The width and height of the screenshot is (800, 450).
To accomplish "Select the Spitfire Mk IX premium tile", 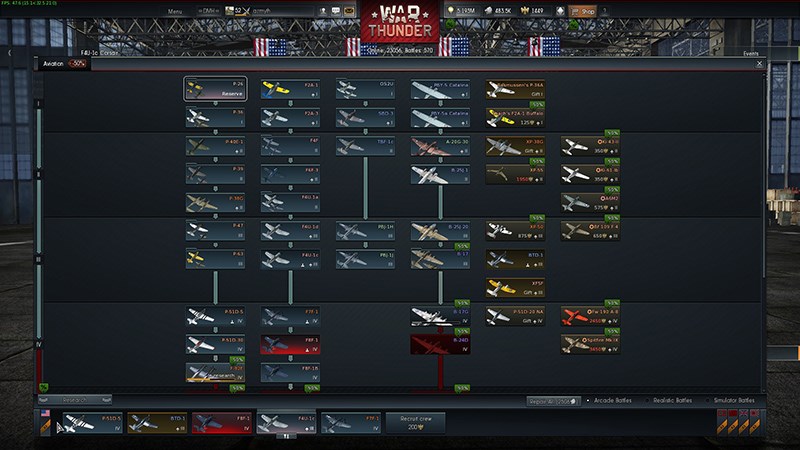I will [x=590, y=345].
